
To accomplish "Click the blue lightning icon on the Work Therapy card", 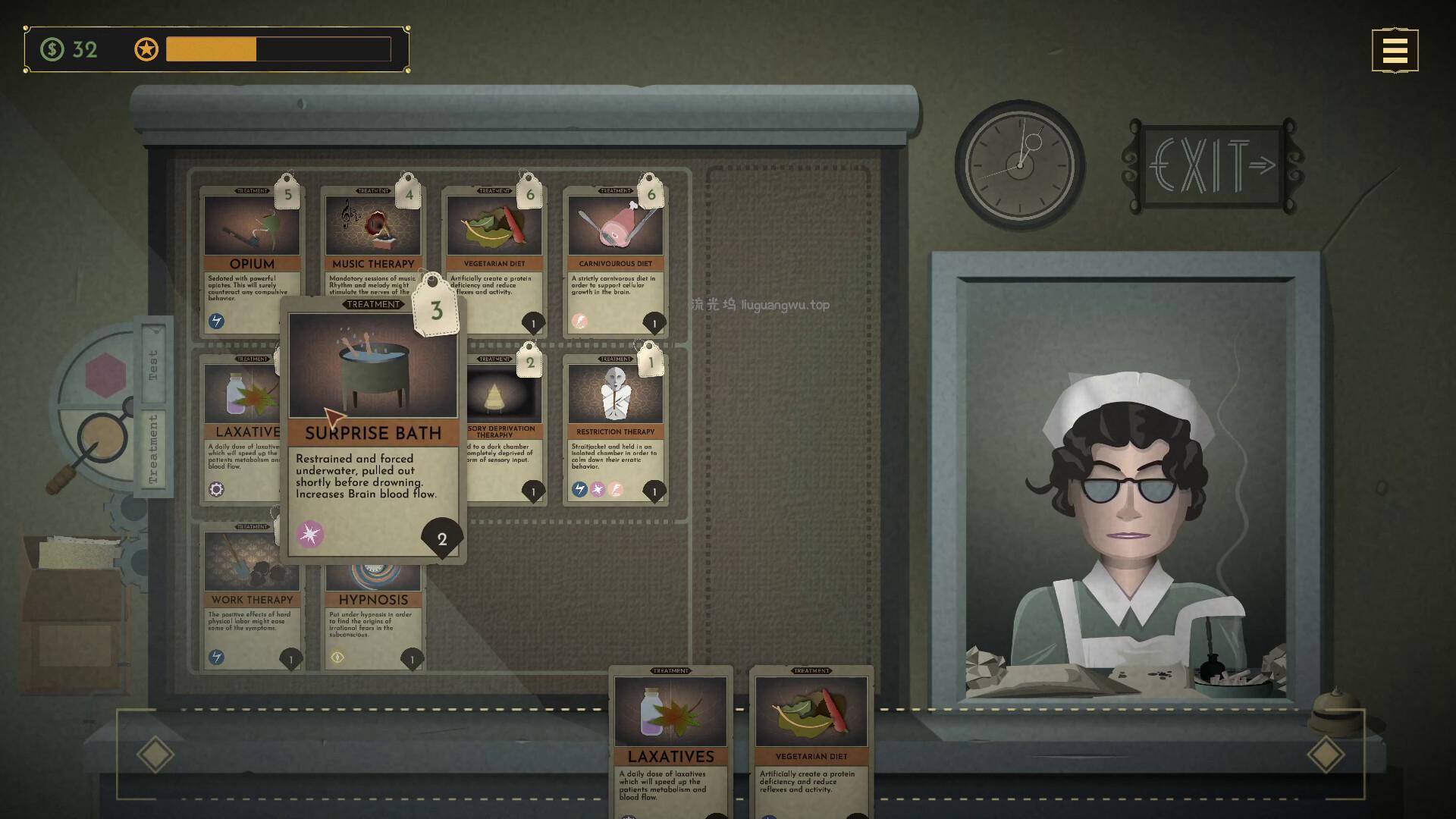I will [x=218, y=657].
